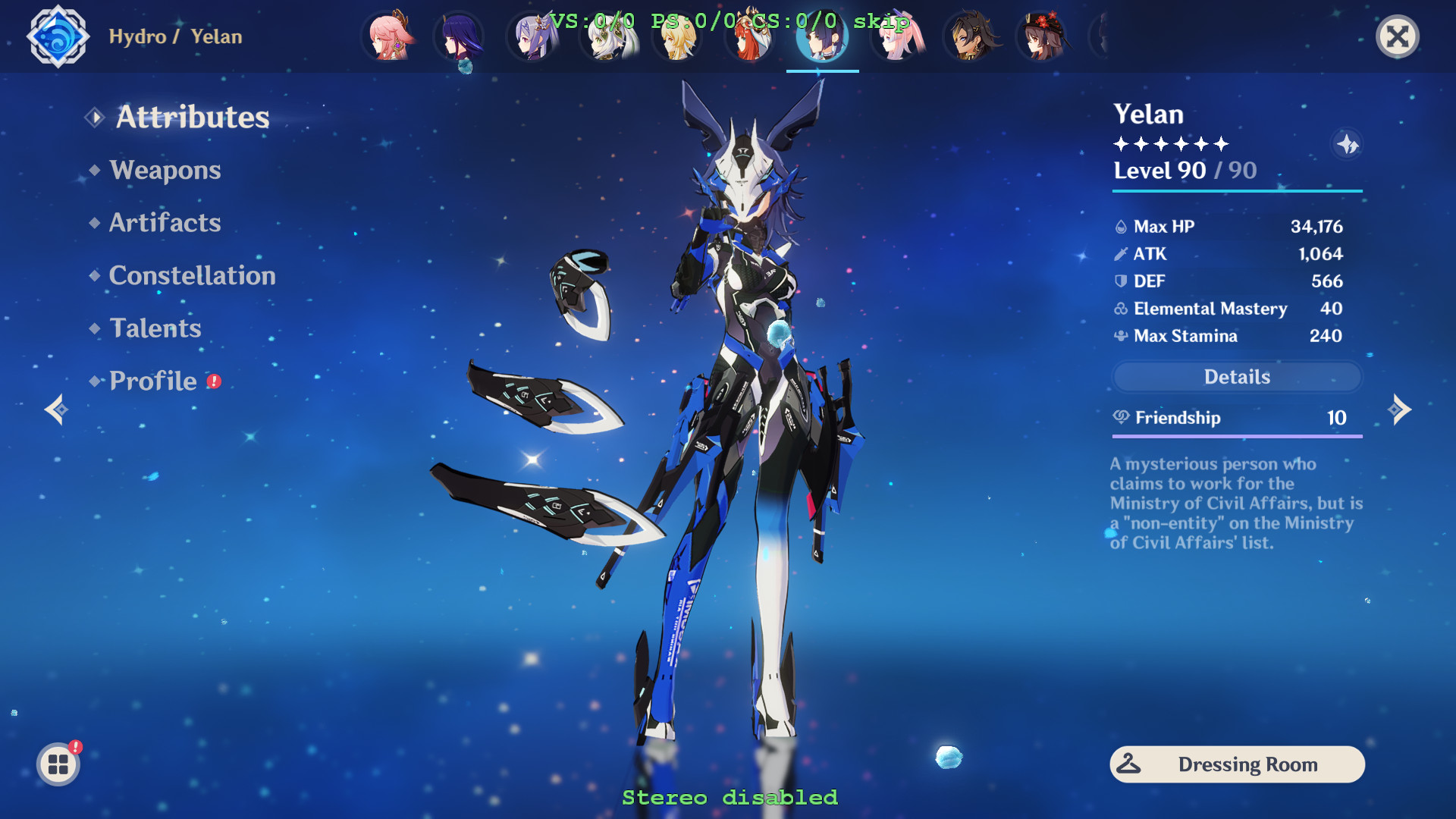This screenshot has height=819, width=1456.
Task: Open the Artifacts section
Action: point(165,222)
